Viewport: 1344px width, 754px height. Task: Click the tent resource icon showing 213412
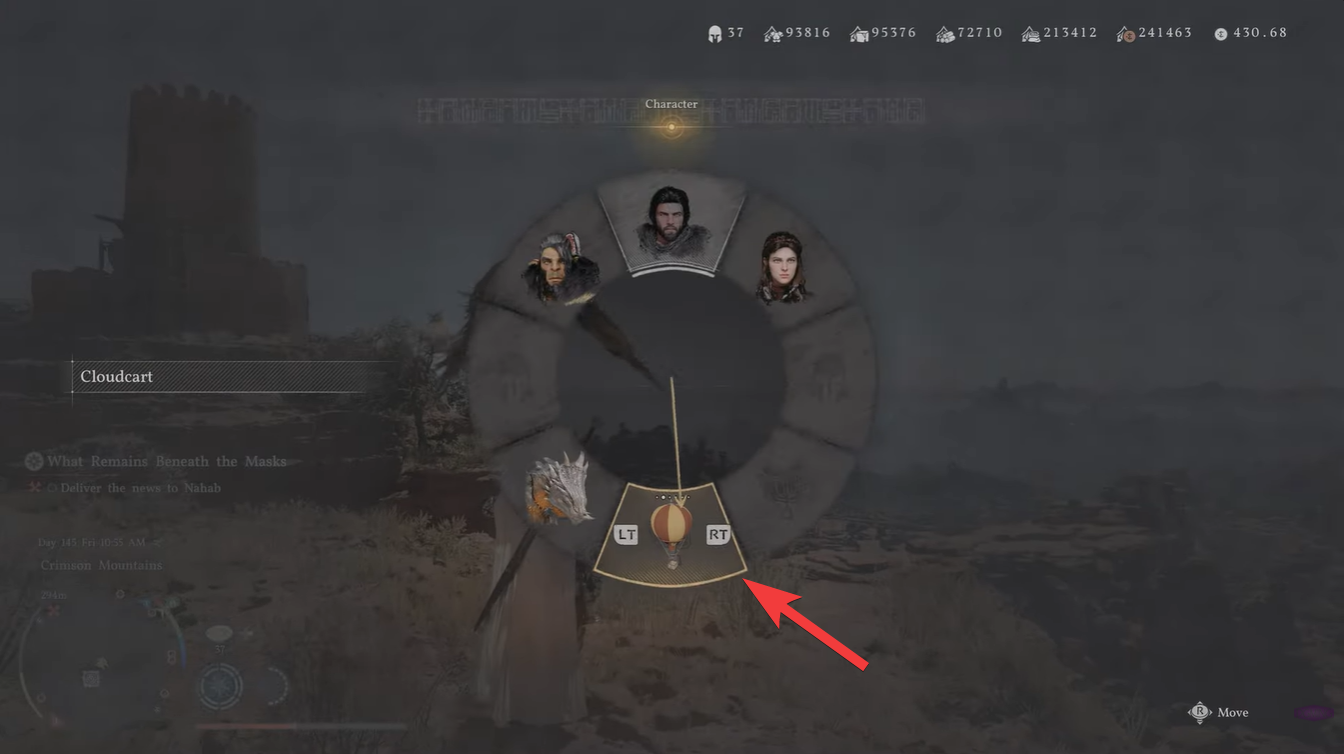[1031, 32]
